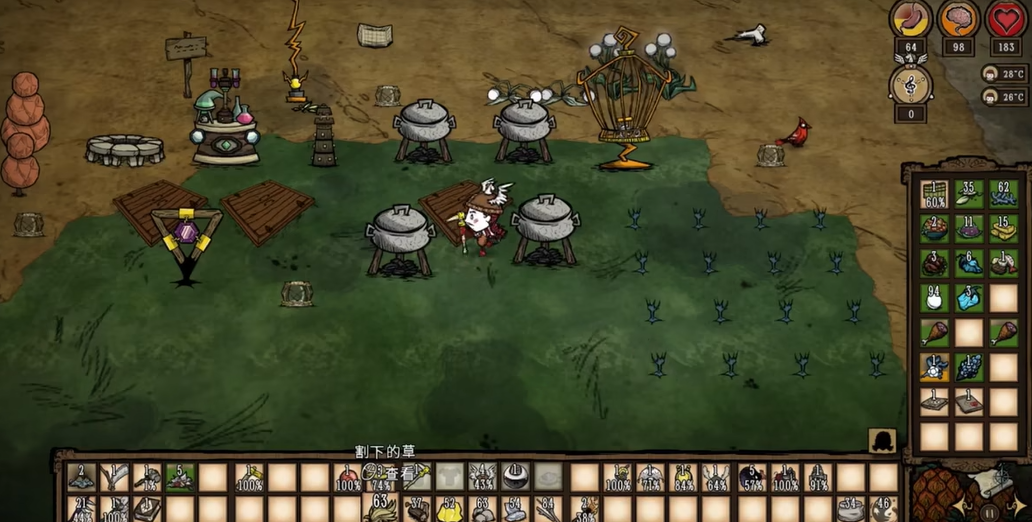Choose the stack of 15 yellow items

(1003, 230)
